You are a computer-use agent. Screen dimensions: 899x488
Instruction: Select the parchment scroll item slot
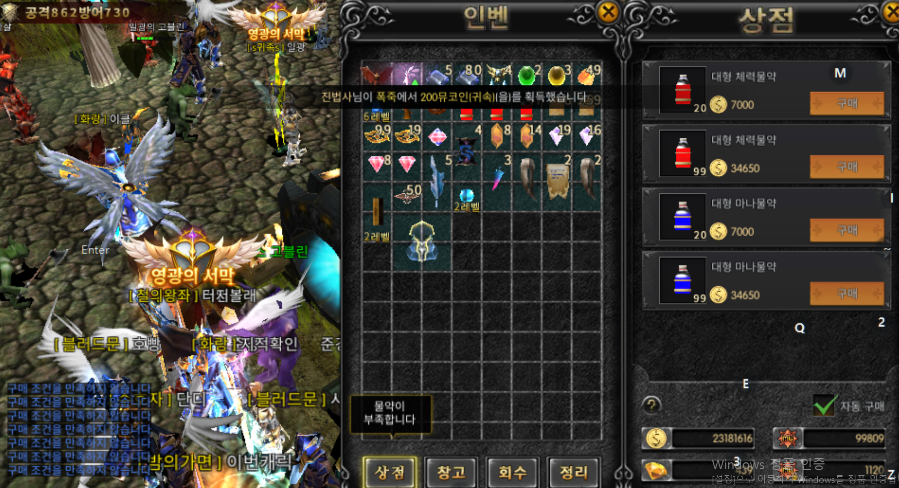(557, 180)
